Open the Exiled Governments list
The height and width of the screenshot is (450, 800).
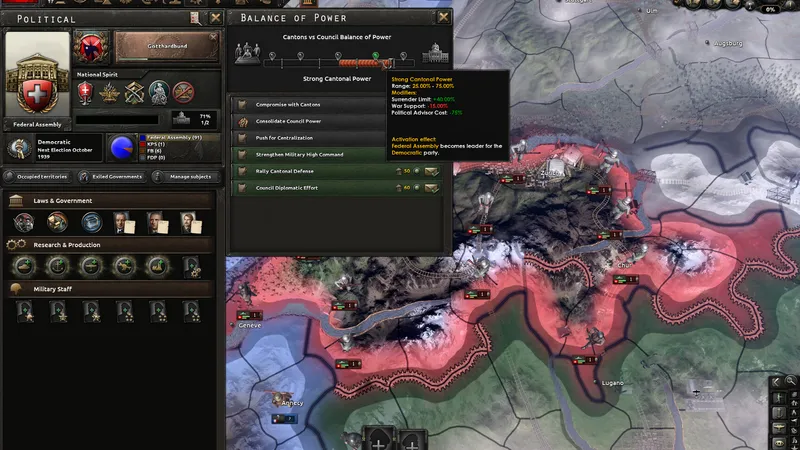pyautogui.click(x=111, y=177)
